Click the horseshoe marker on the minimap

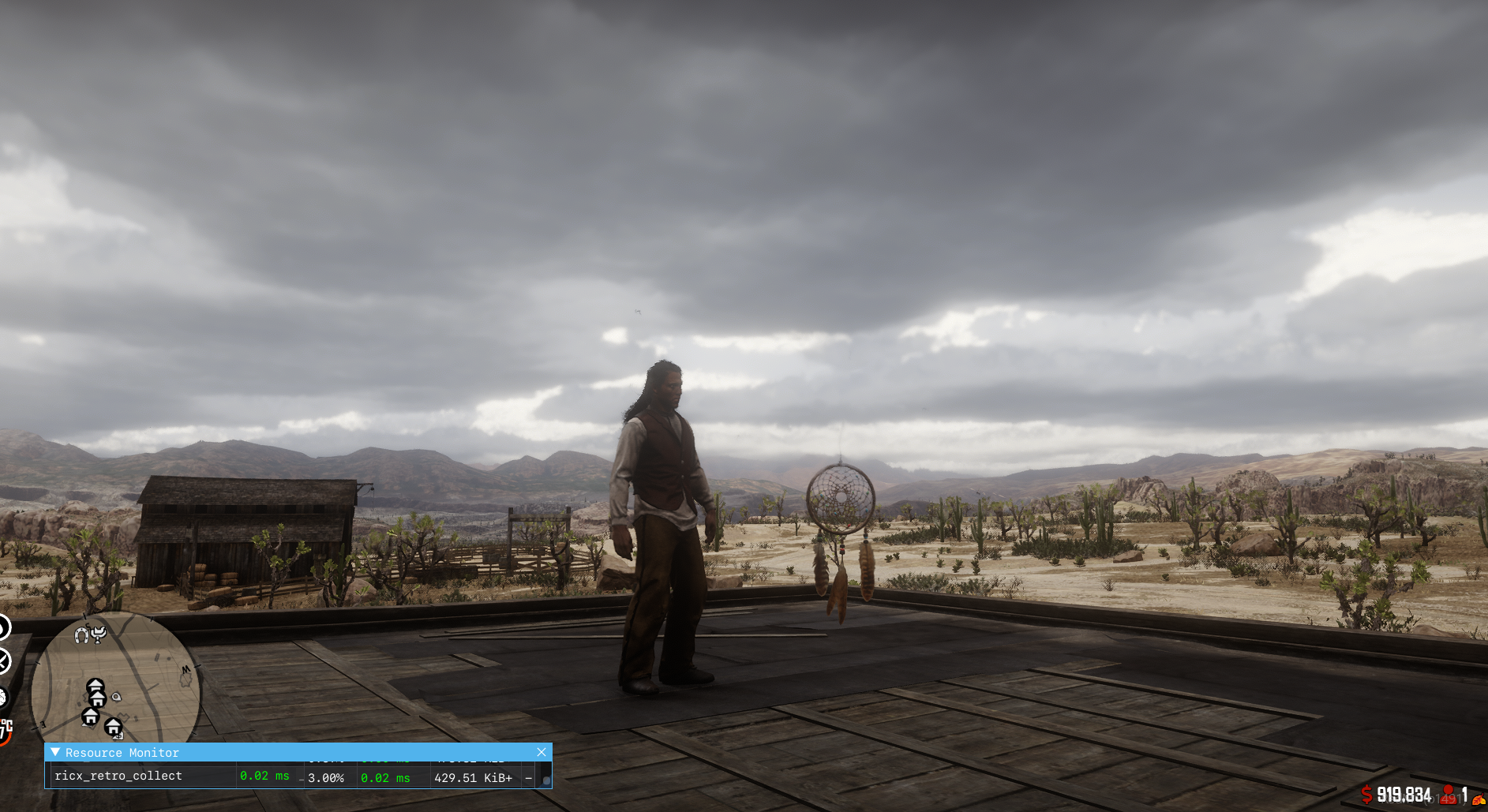(81, 635)
